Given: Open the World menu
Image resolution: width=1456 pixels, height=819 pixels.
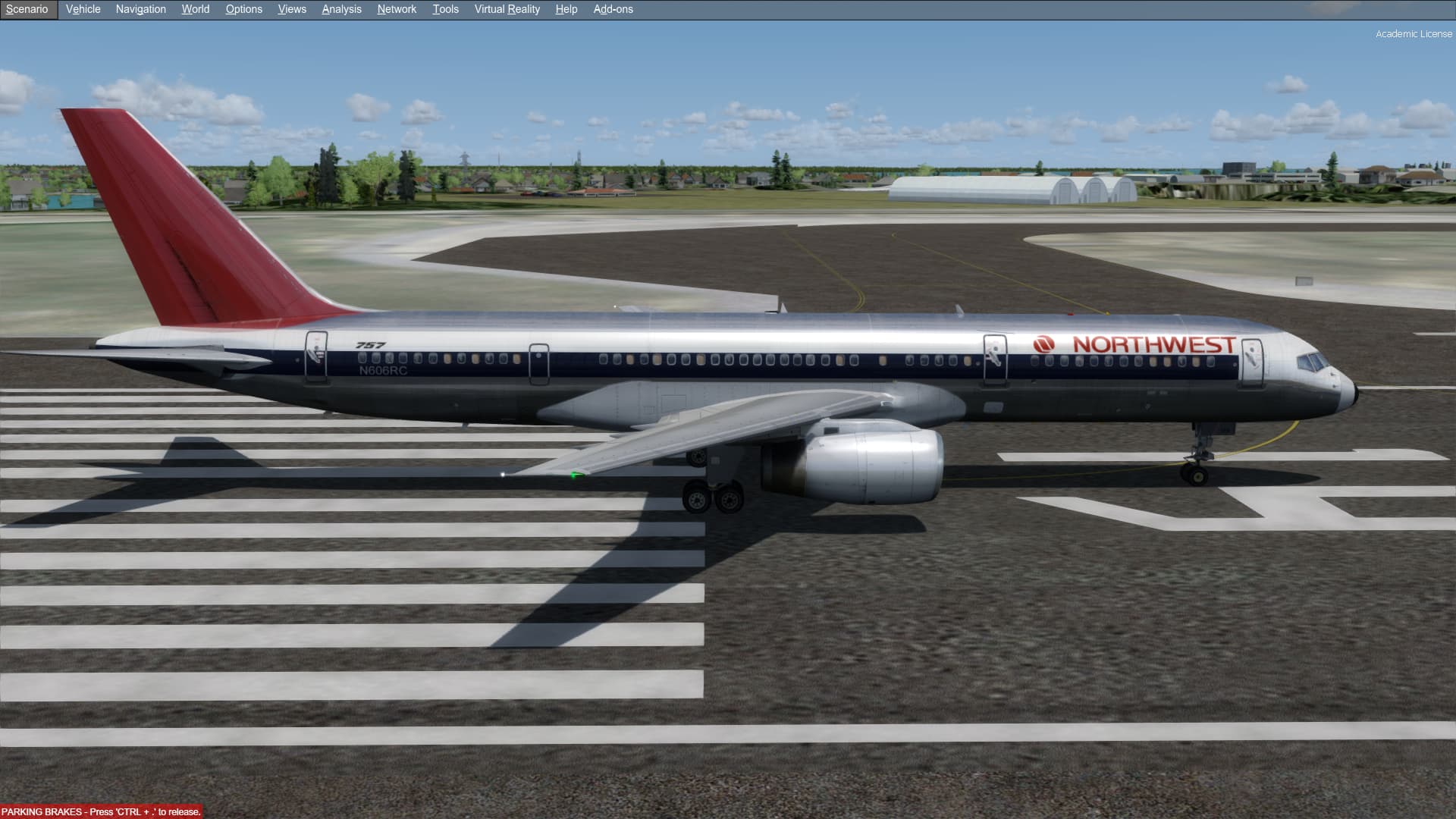Looking at the screenshot, I should pos(195,9).
